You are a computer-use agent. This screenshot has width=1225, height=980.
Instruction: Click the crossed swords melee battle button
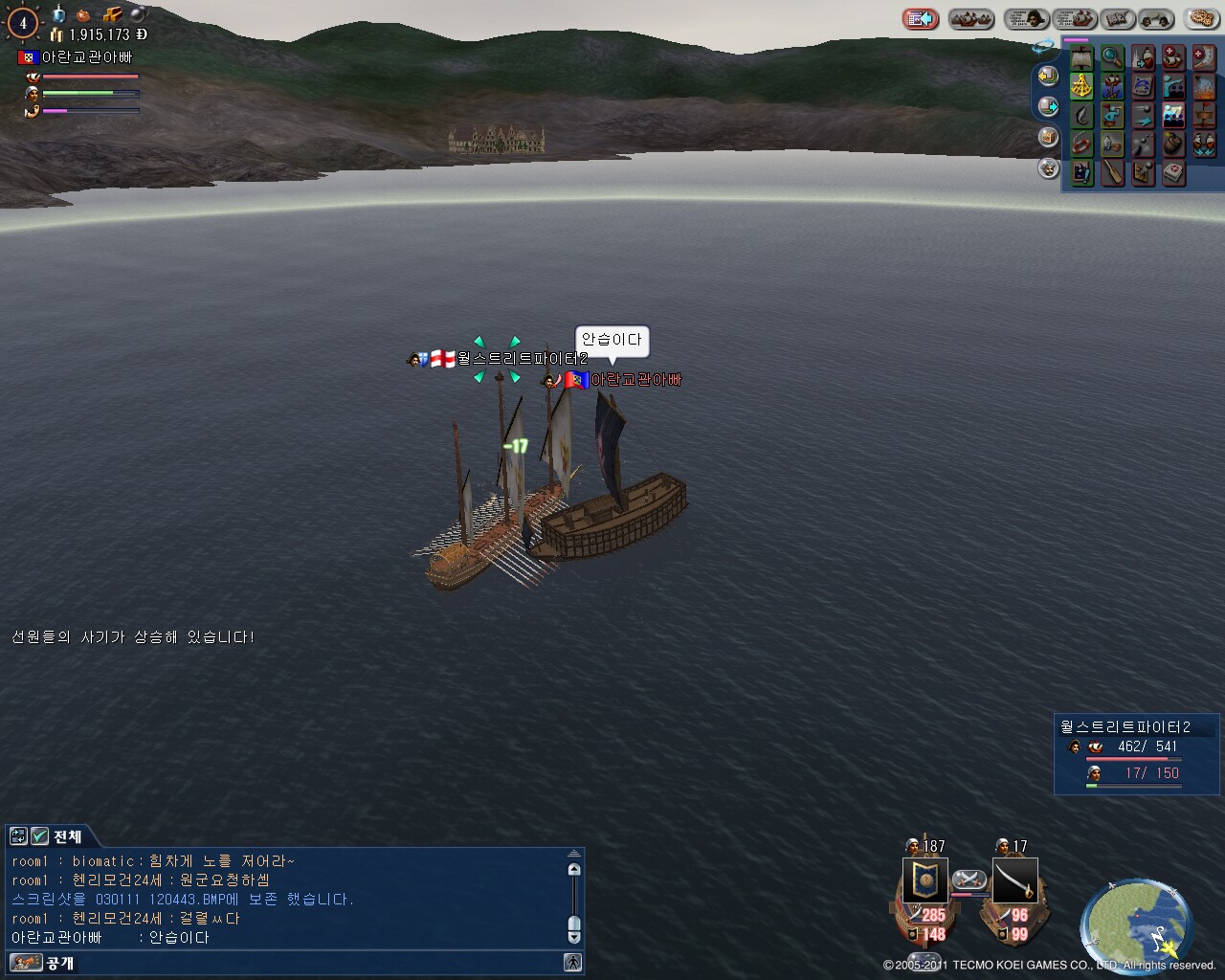(969, 880)
